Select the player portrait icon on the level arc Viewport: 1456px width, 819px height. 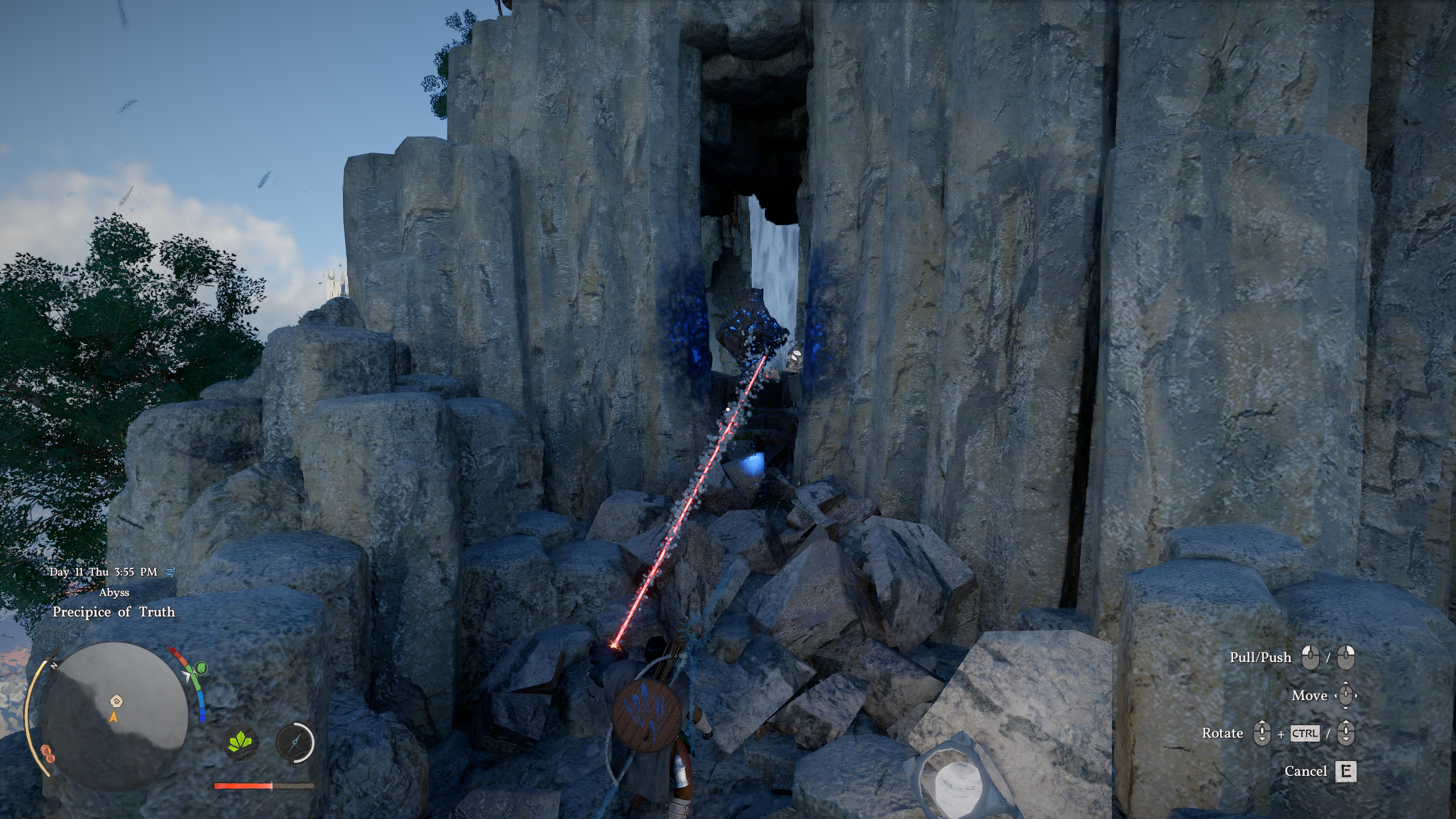[201, 669]
